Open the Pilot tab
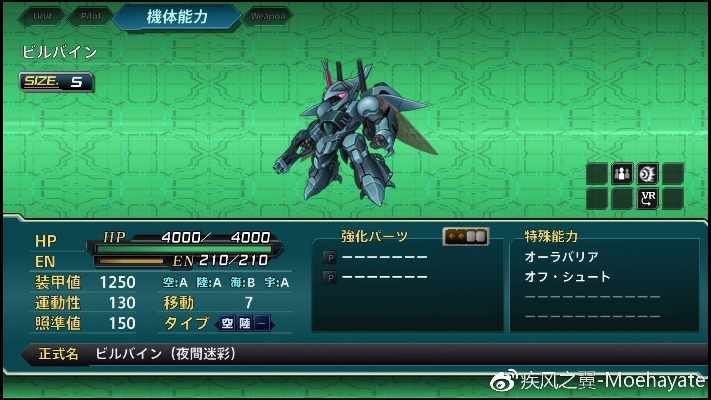 [87, 16]
